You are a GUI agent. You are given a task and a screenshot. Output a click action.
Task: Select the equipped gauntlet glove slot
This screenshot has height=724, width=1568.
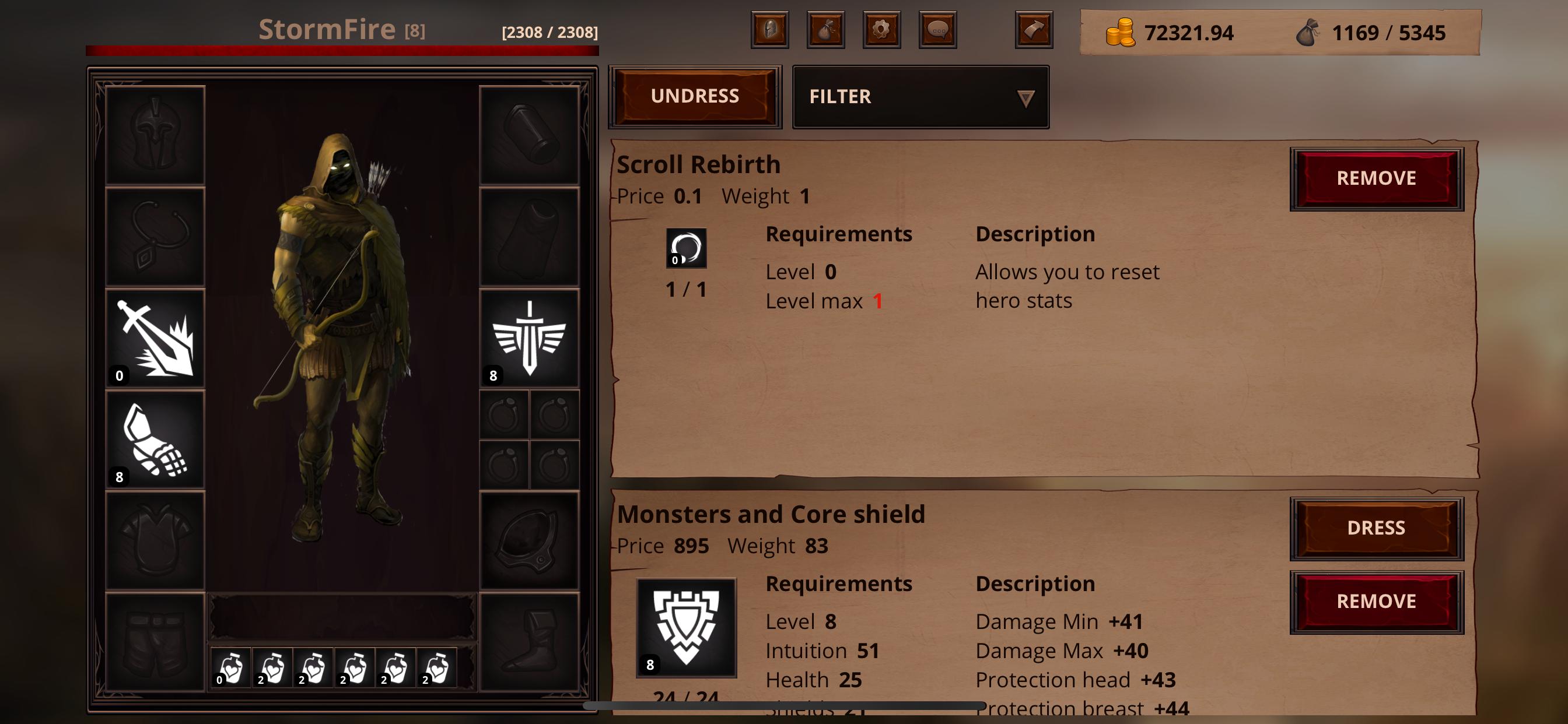coord(155,440)
